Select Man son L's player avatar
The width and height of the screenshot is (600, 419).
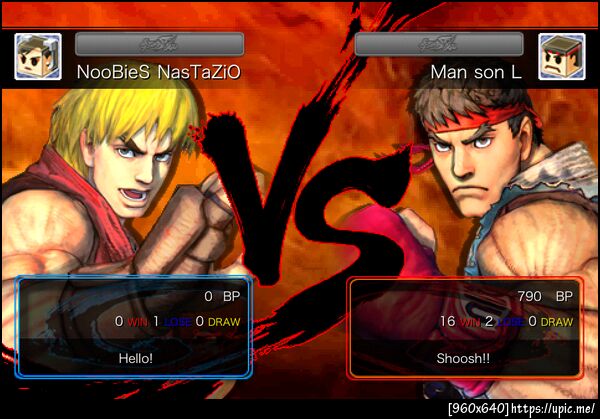561,57
